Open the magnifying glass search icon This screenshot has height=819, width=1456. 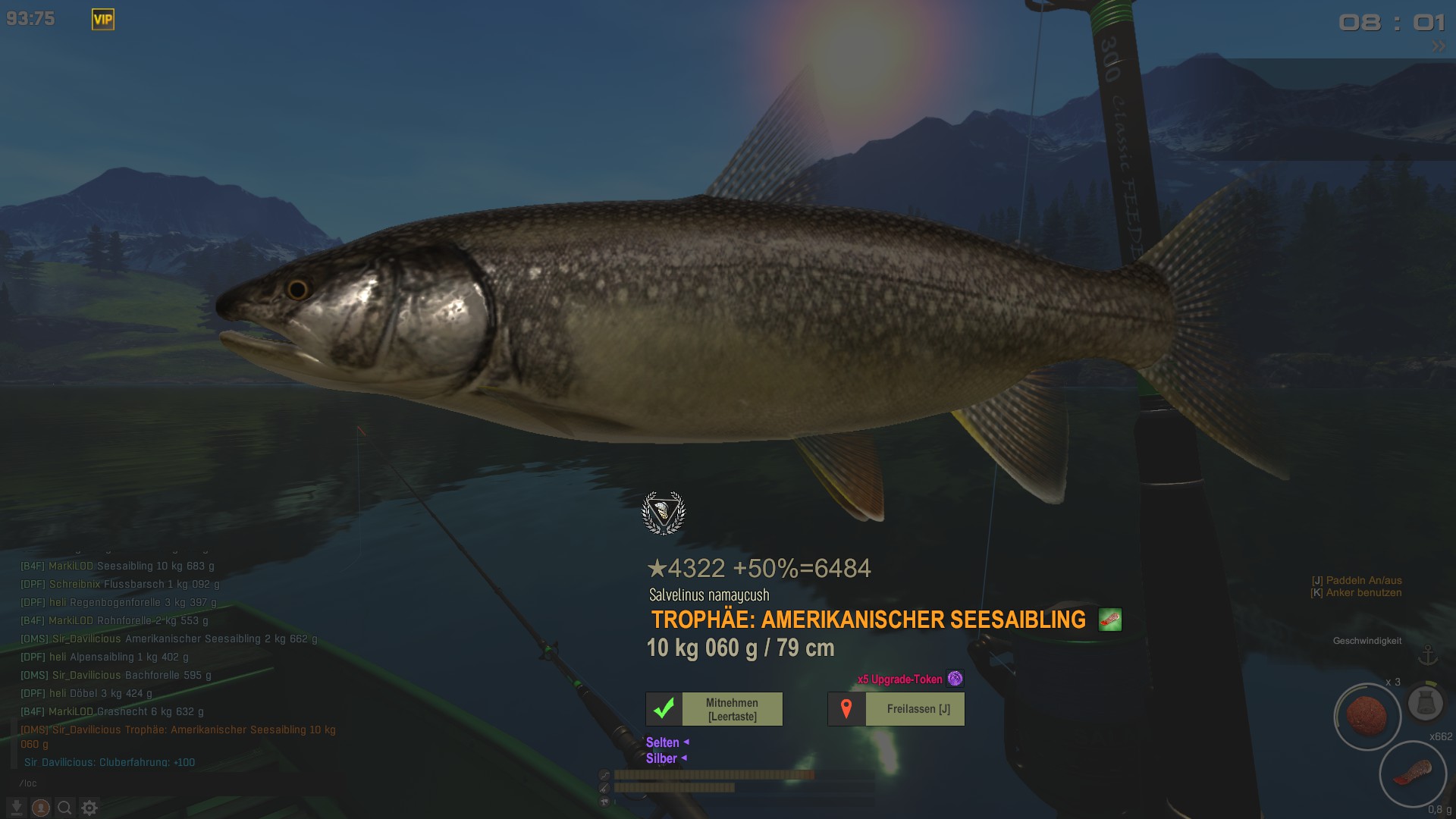[x=65, y=808]
